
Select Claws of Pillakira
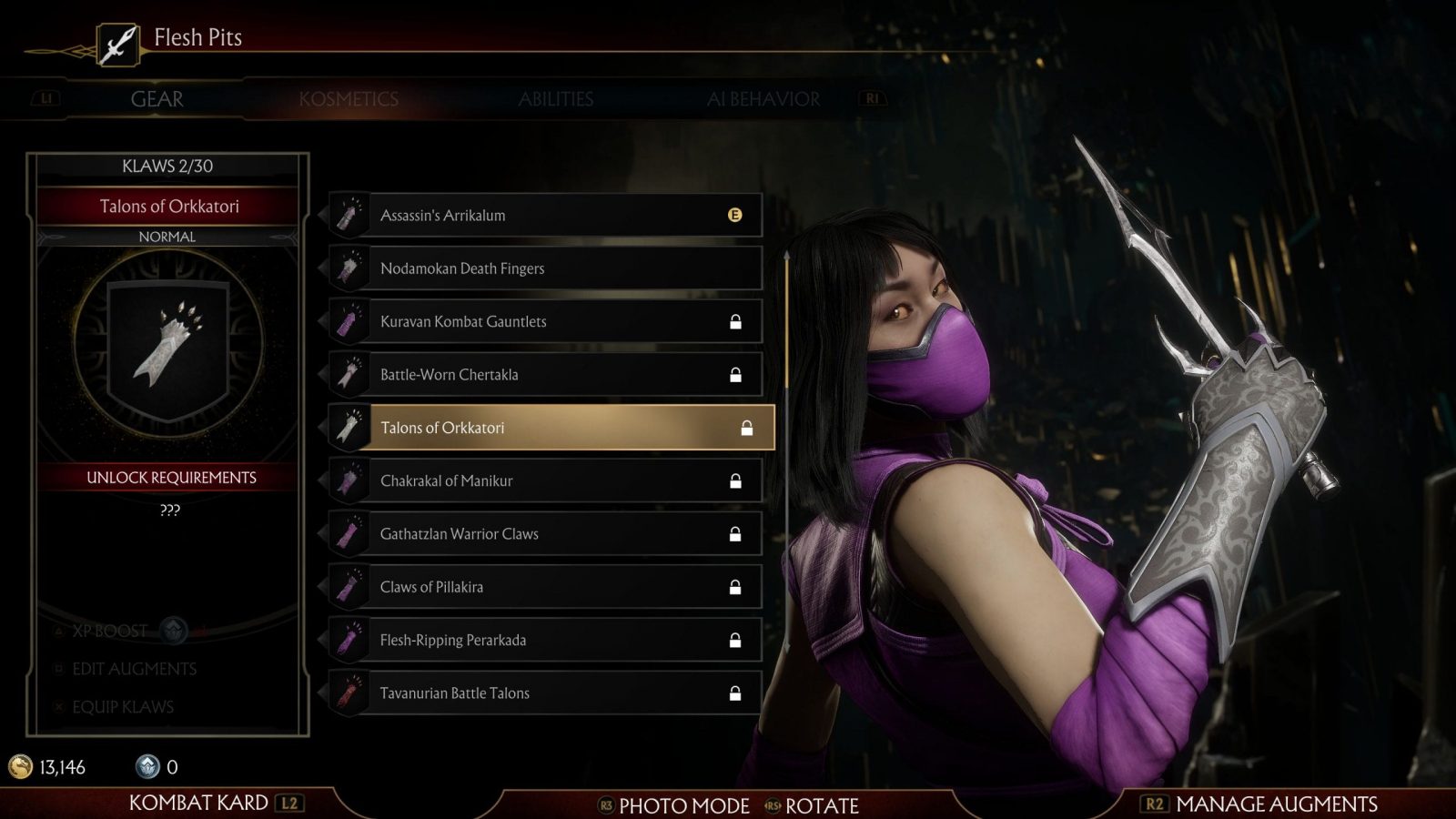click(546, 587)
